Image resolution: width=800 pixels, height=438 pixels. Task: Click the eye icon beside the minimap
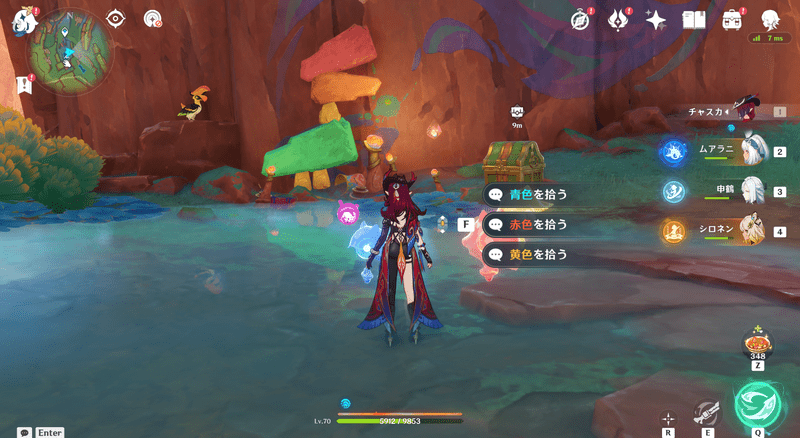click(x=116, y=18)
